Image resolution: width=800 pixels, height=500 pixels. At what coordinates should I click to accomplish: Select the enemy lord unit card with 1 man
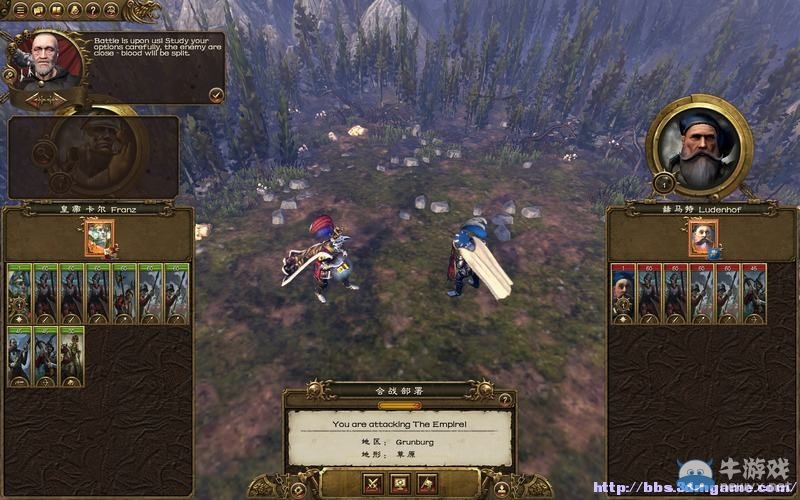tap(622, 293)
